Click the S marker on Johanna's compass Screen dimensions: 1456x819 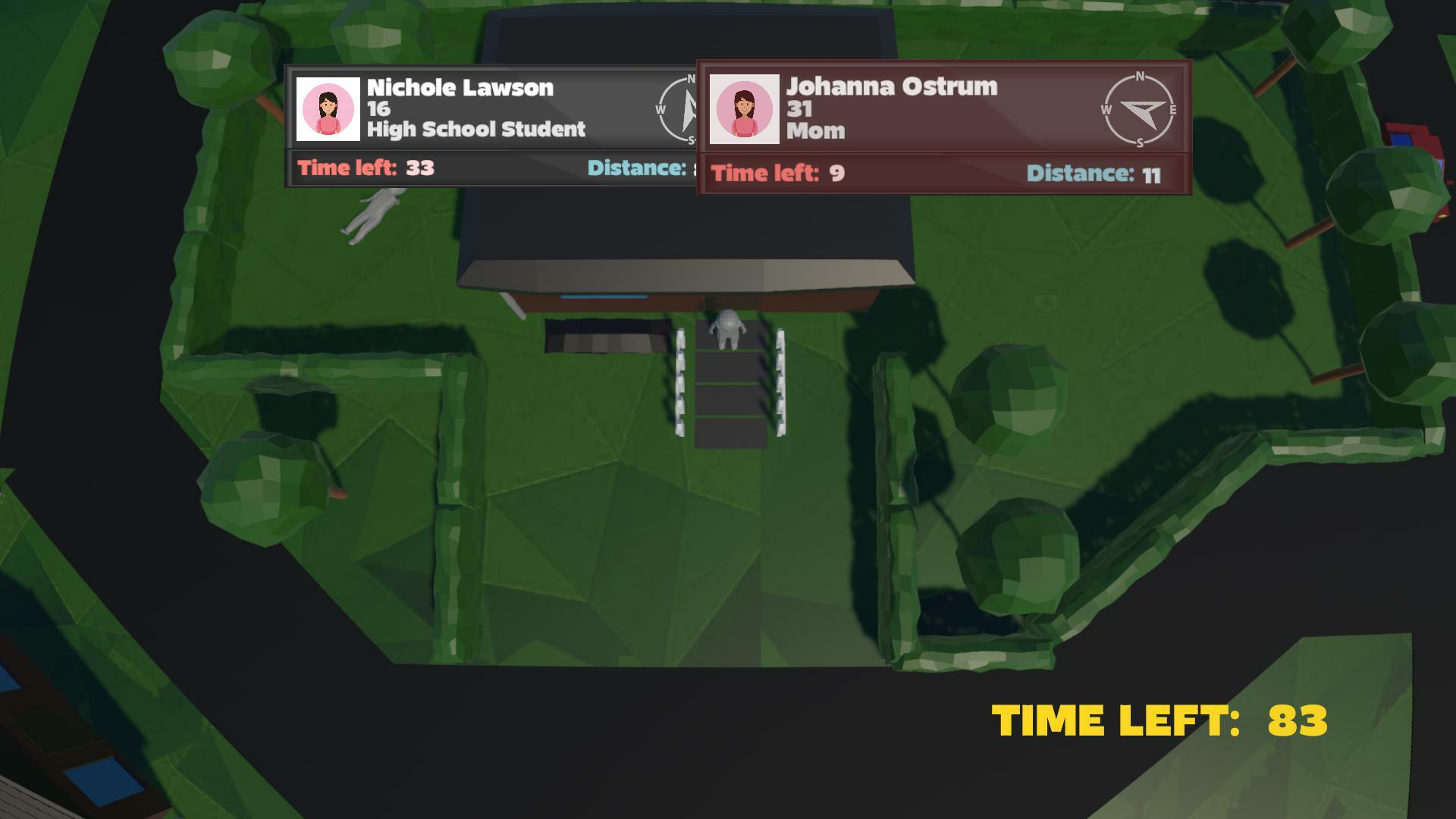(1140, 143)
